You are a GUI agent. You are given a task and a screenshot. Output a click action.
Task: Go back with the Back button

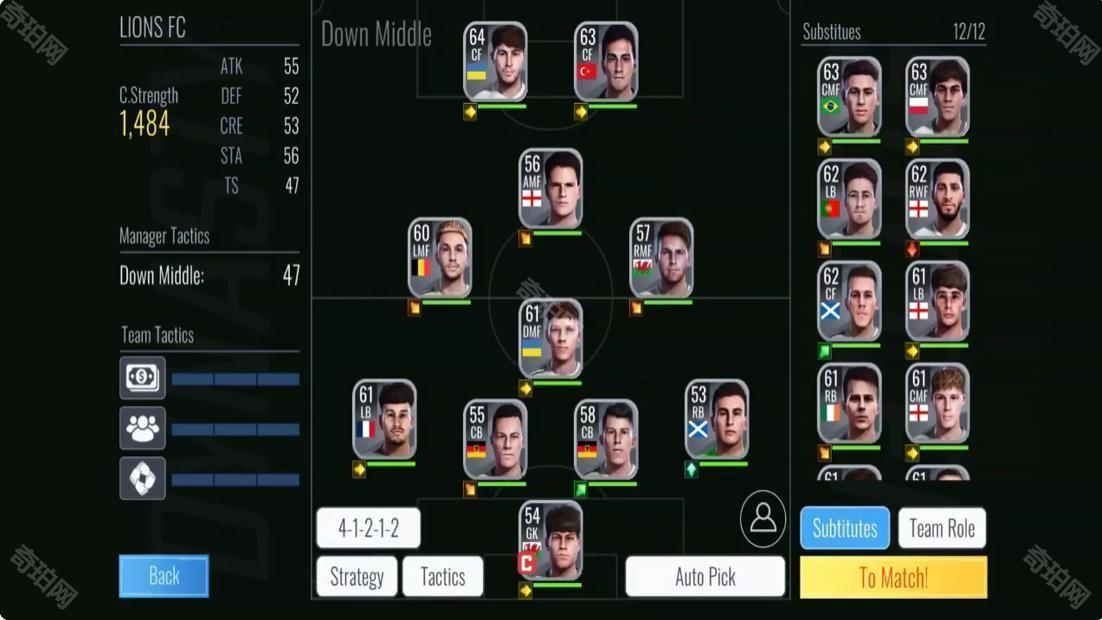click(x=164, y=576)
